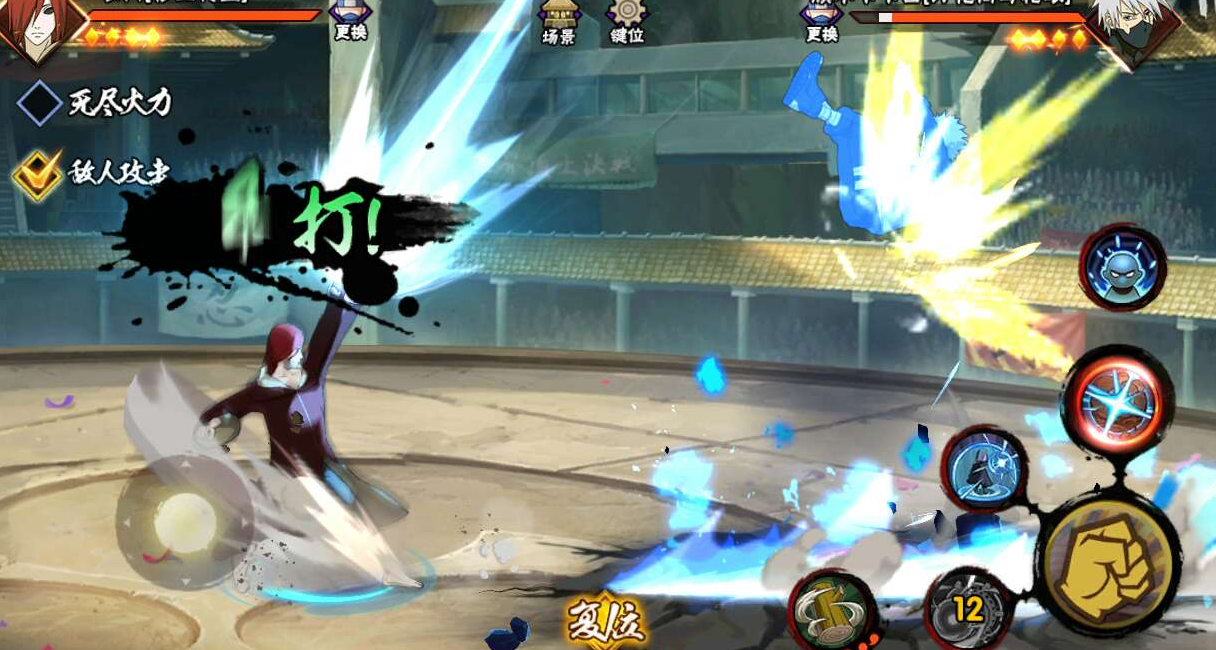Open the 键位 key layout settings
This screenshot has height=650, width=1216.
627,22
